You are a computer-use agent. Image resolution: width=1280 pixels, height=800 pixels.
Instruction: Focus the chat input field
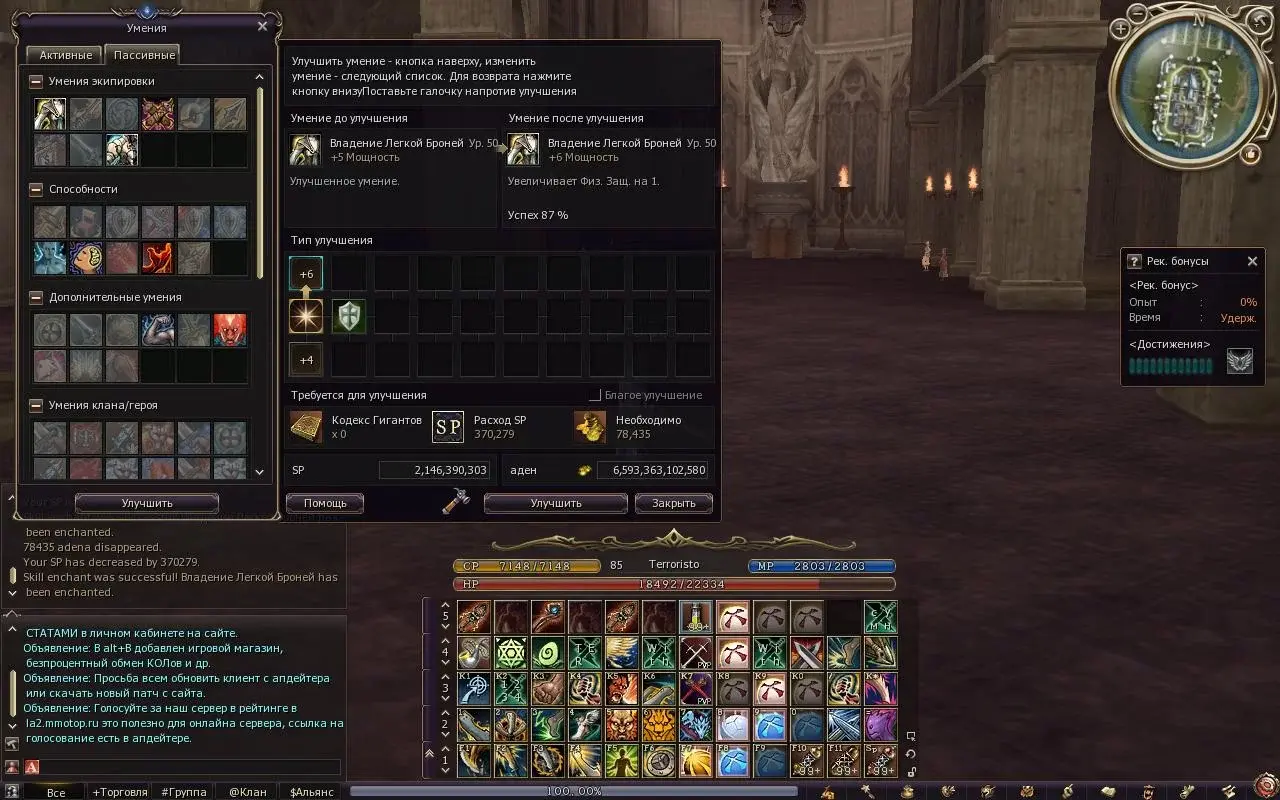[x=190, y=767]
